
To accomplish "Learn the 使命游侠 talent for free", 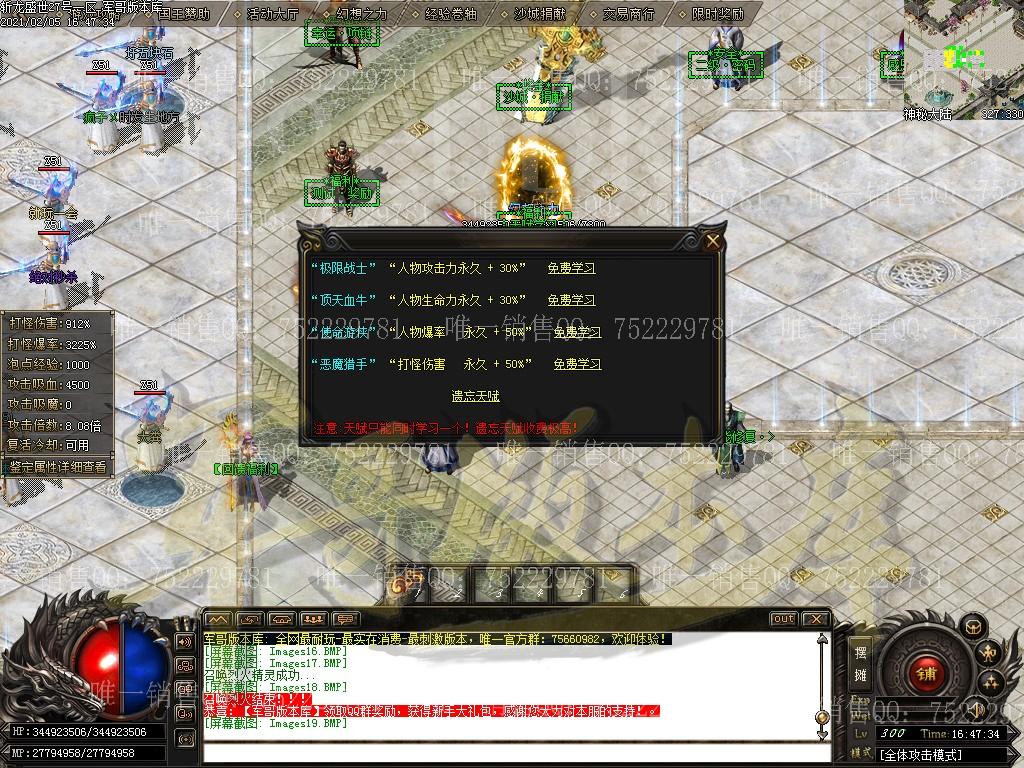I will 577,332.
